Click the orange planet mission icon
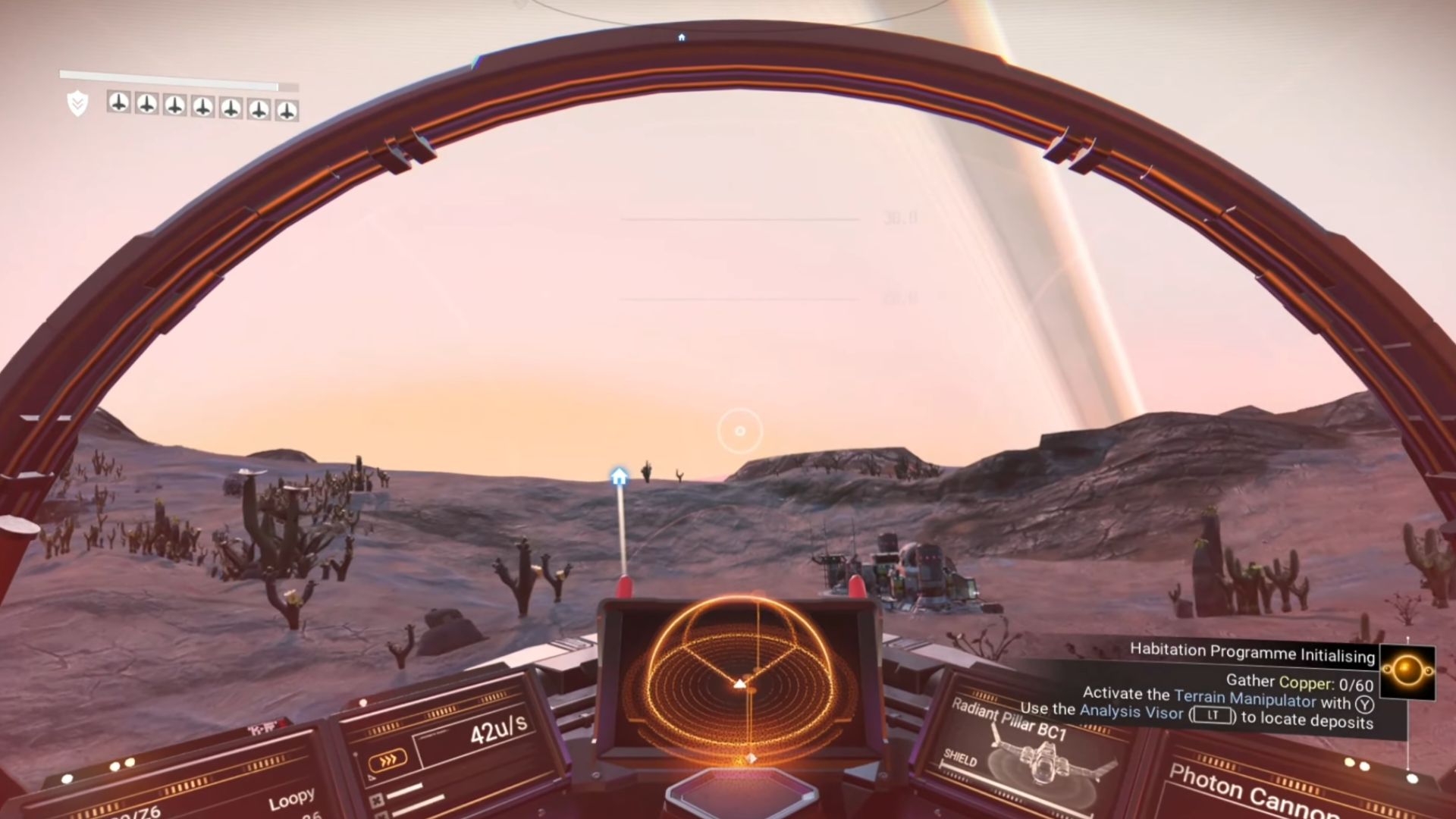1456x819 pixels. [x=1407, y=671]
